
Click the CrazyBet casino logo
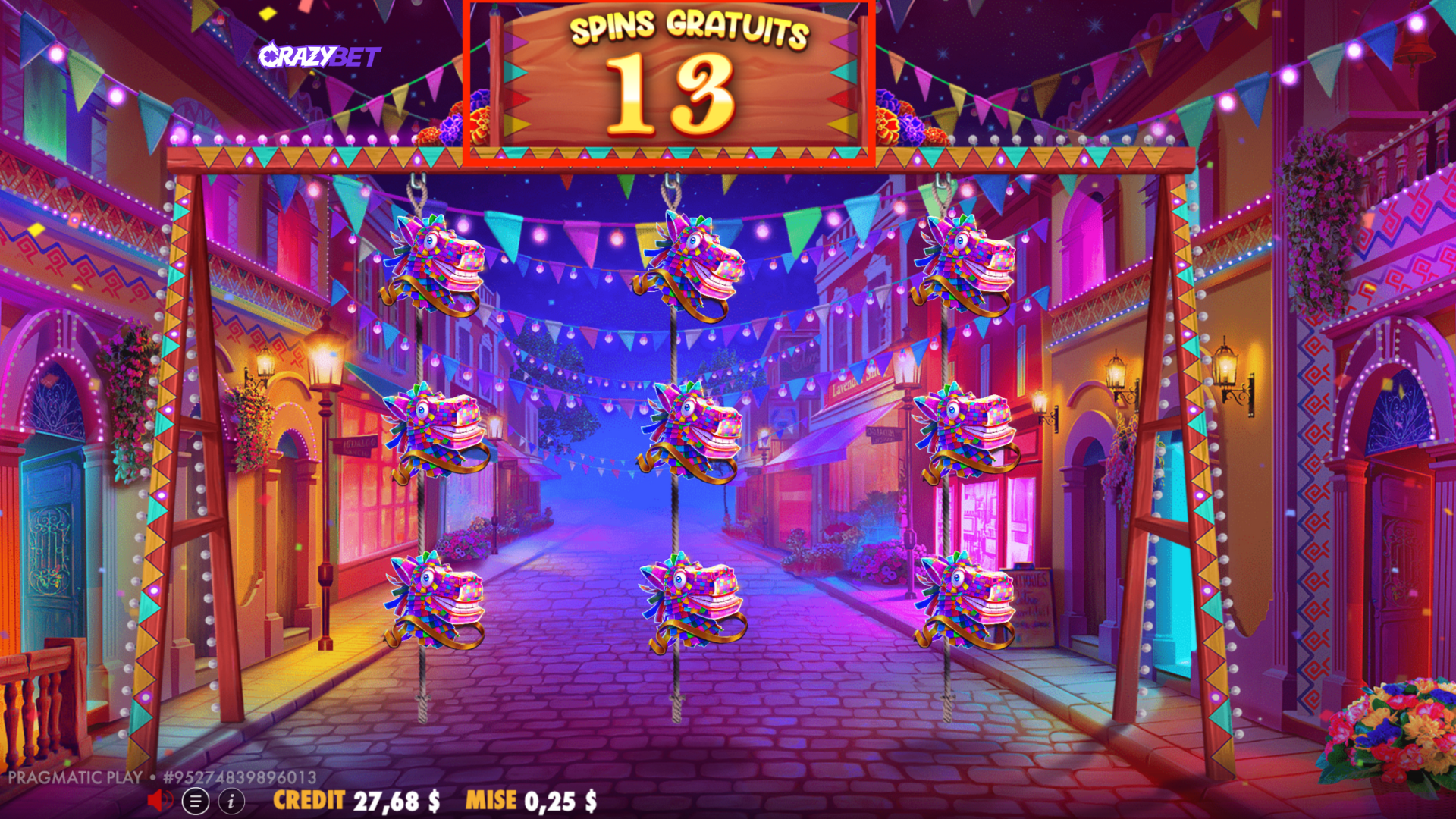322,56
